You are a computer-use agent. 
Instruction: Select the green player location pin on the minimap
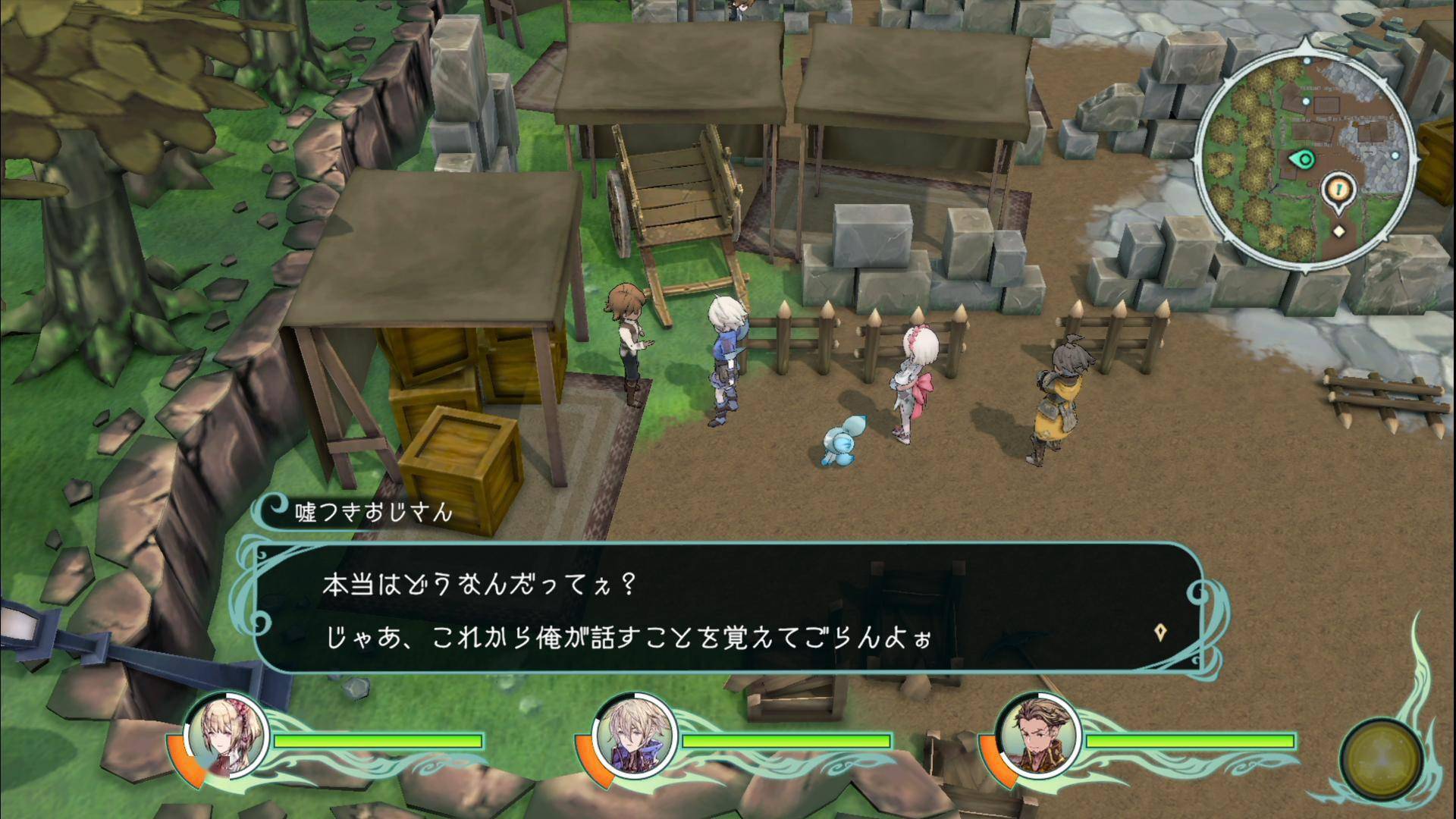1304,159
